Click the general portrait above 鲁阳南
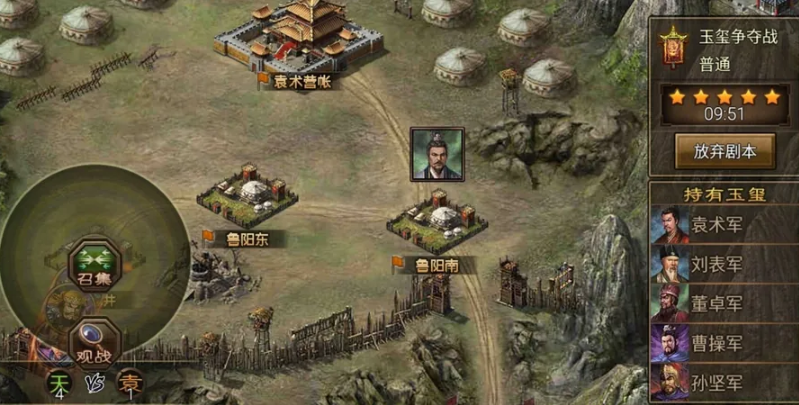The width and height of the screenshot is (799, 405). coord(437,154)
